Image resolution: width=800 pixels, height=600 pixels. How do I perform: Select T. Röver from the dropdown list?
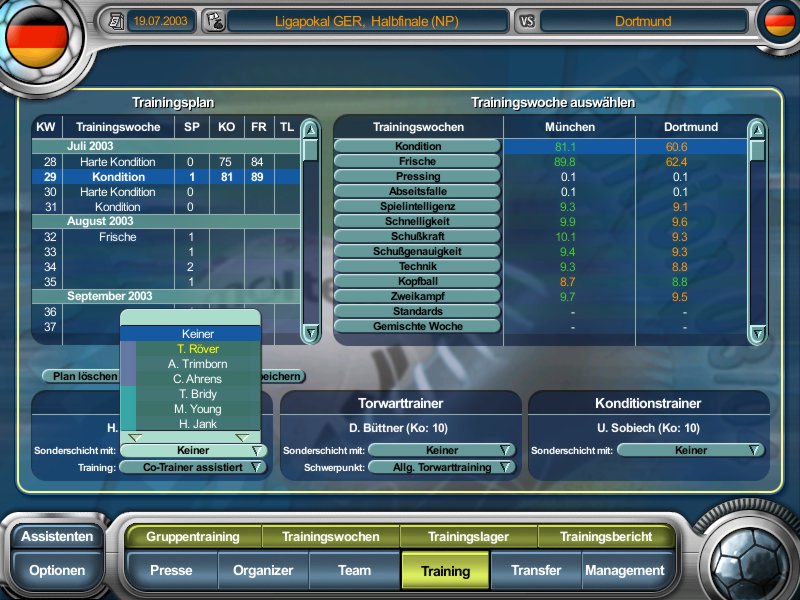pos(197,349)
